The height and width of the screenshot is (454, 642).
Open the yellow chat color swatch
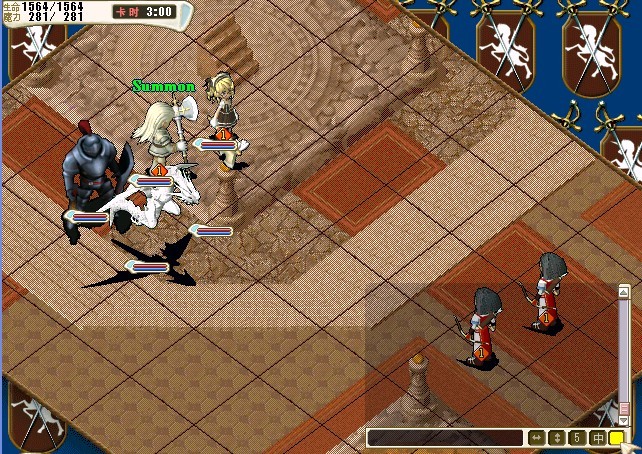point(616,438)
